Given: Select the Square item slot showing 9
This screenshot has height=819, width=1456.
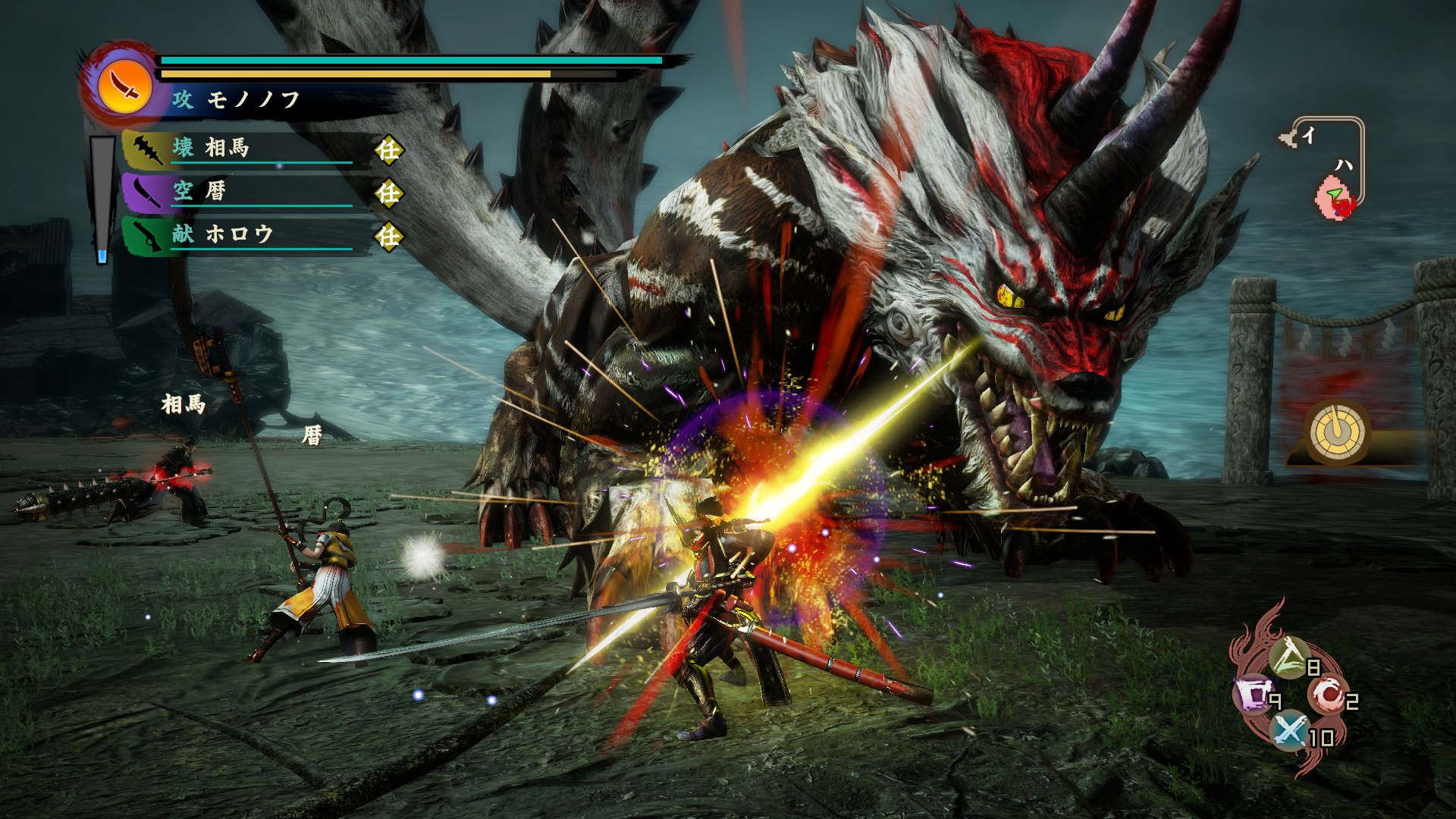Looking at the screenshot, I should [1253, 692].
